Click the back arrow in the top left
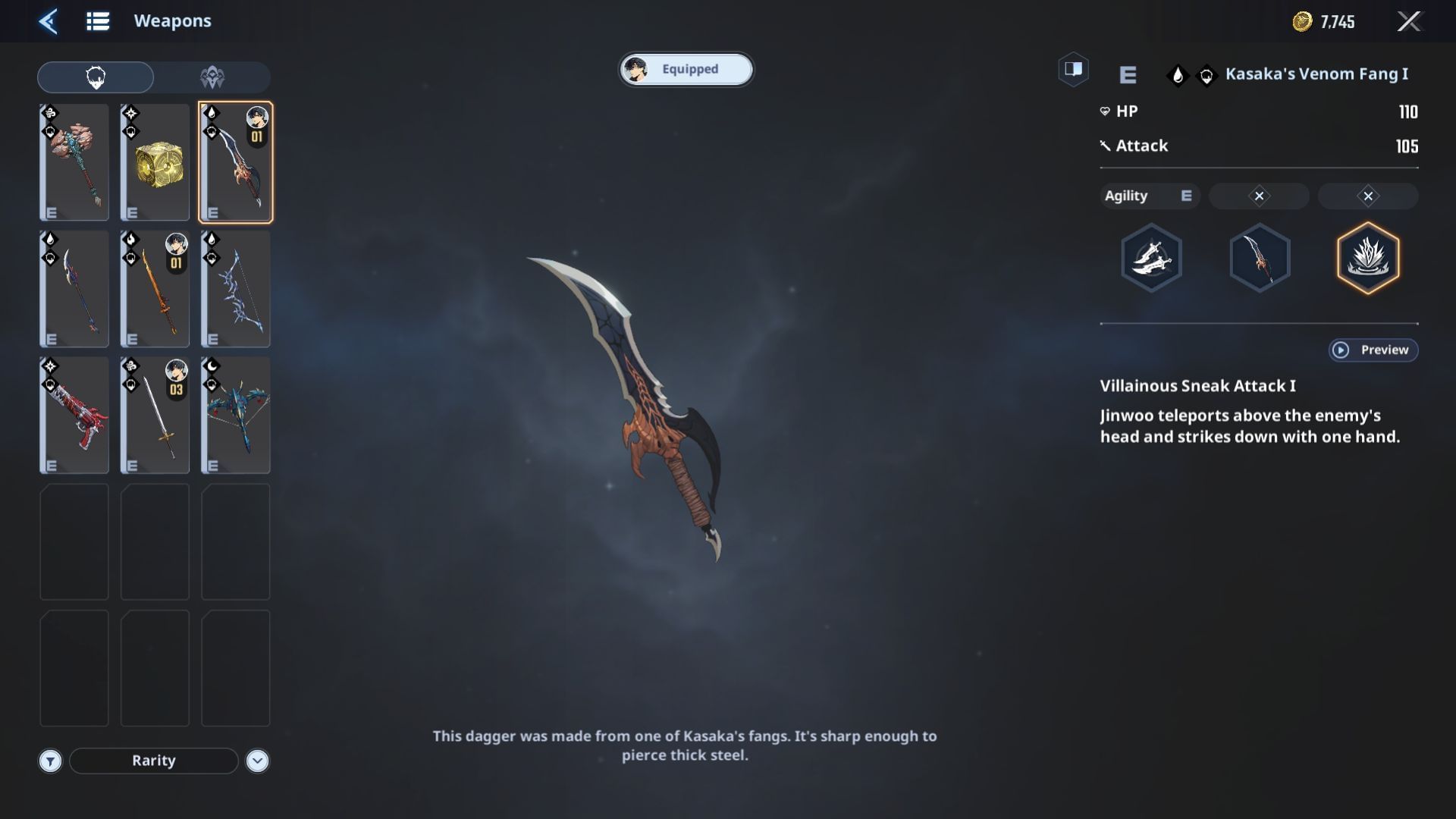 pos(48,21)
